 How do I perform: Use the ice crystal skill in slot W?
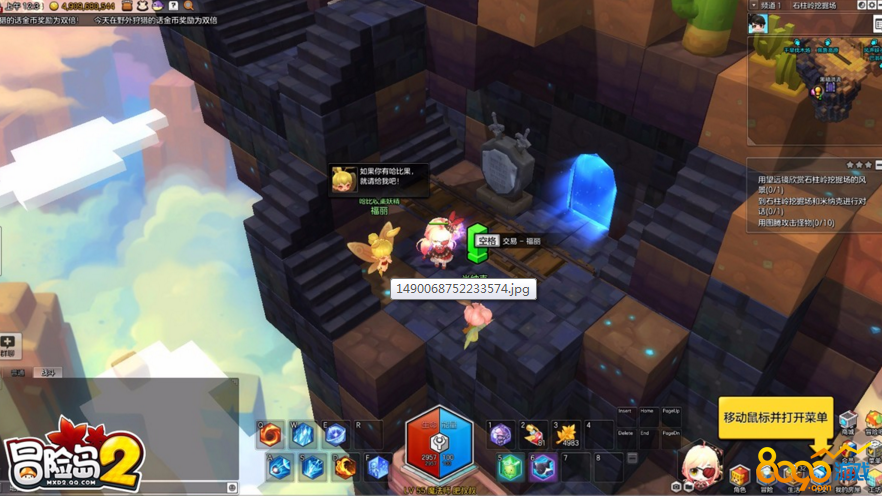pyautogui.click(x=303, y=435)
